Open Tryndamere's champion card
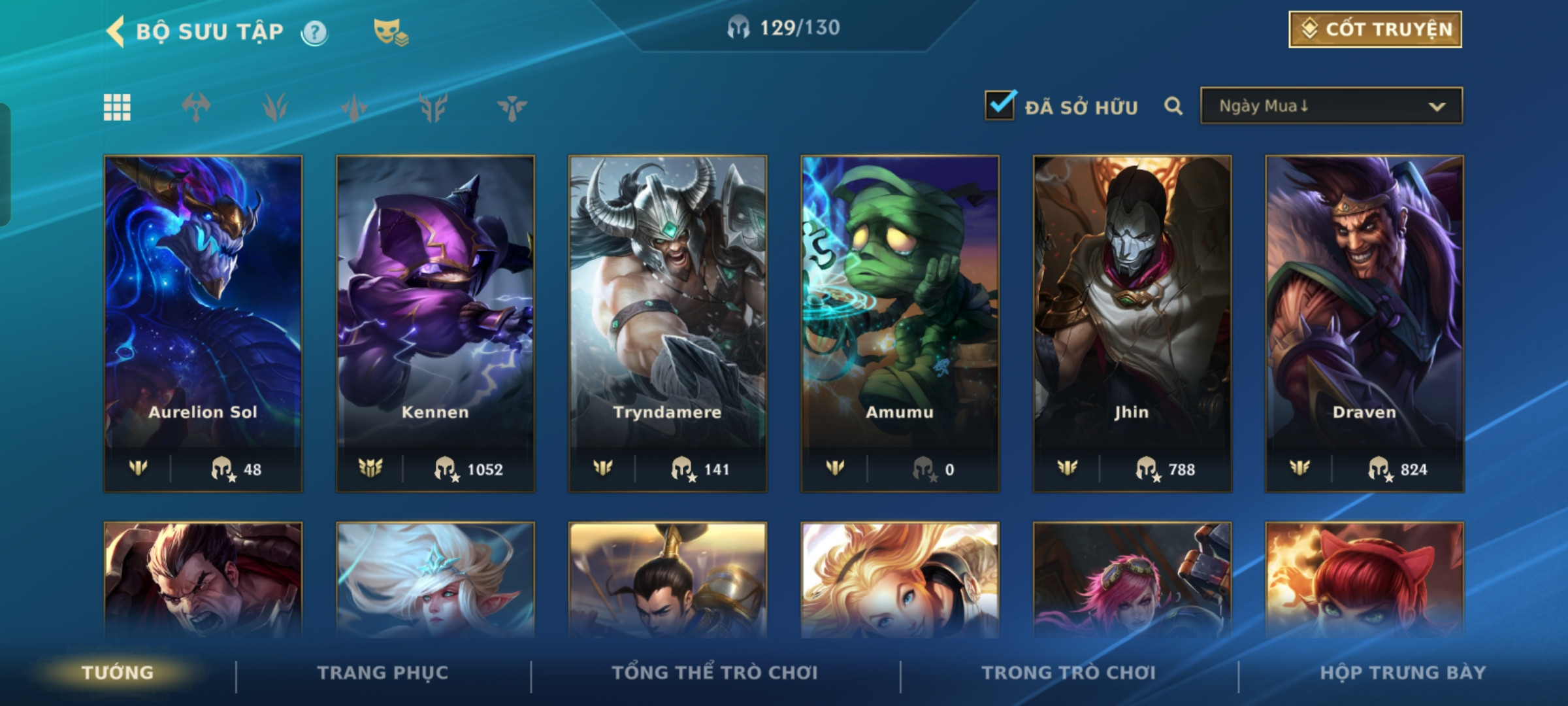1568x706 pixels. click(668, 323)
